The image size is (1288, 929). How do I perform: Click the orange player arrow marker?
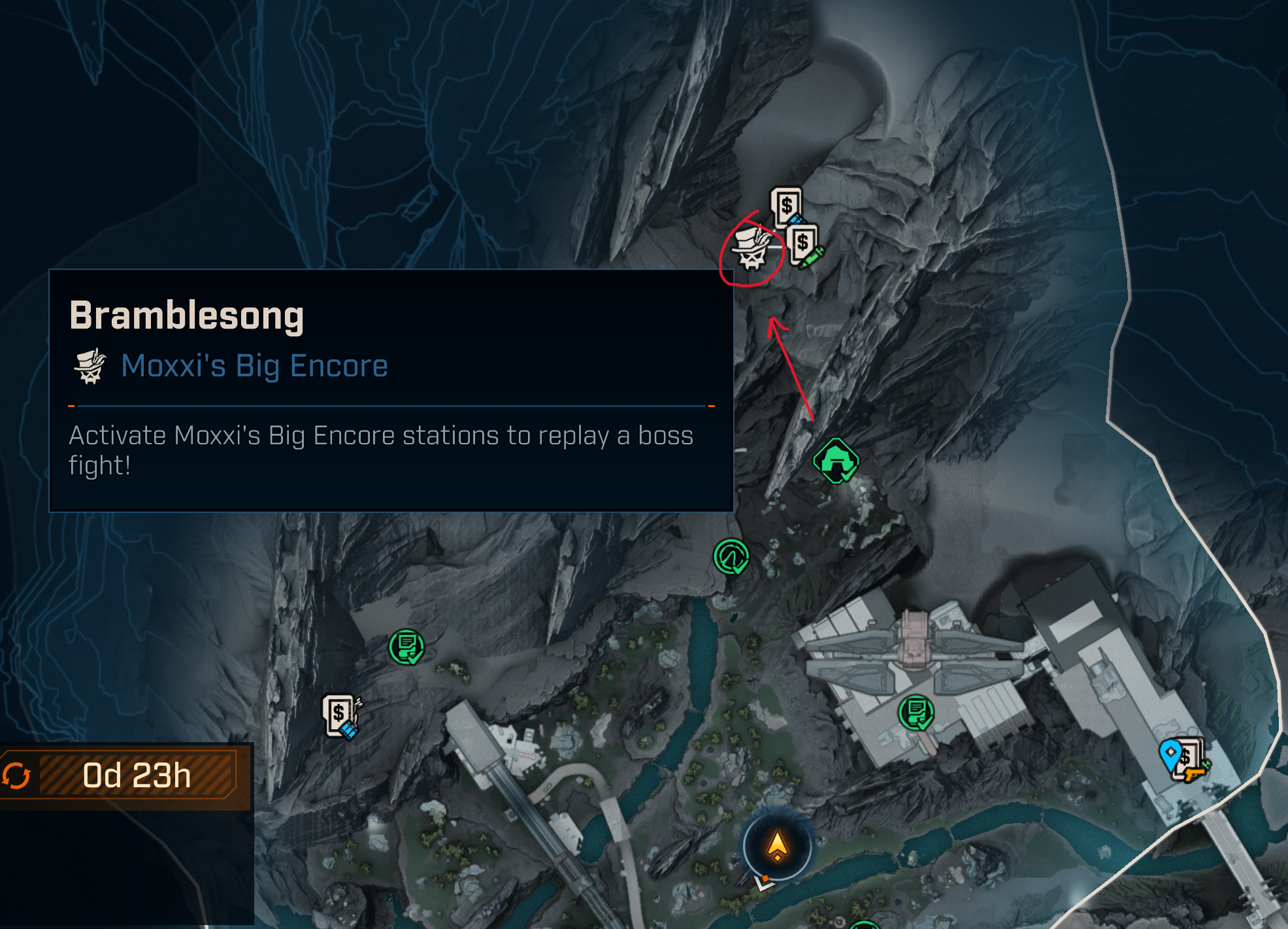[x=777, y=846]
